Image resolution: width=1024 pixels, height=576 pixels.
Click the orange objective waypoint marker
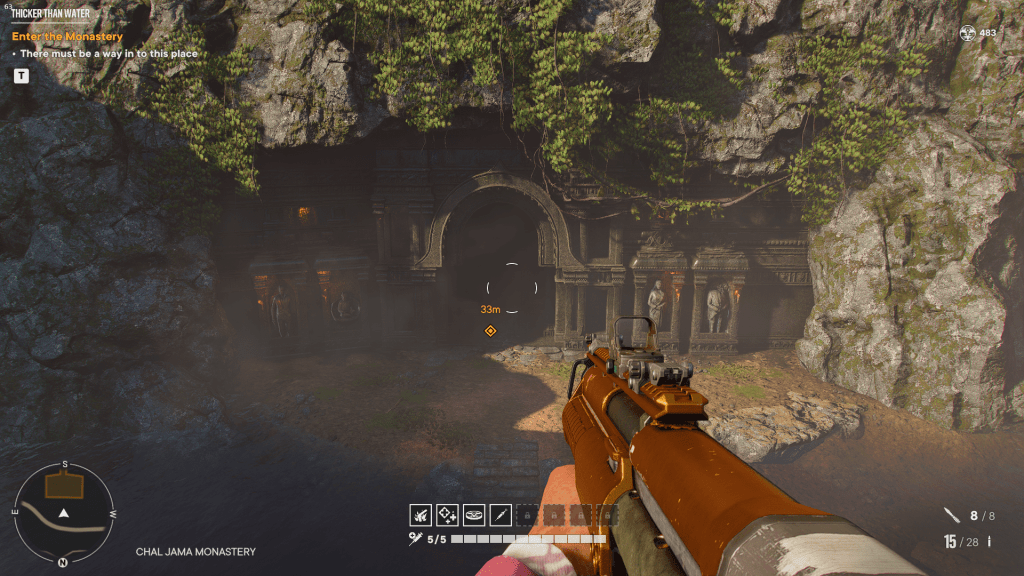[x=490, y=331]
